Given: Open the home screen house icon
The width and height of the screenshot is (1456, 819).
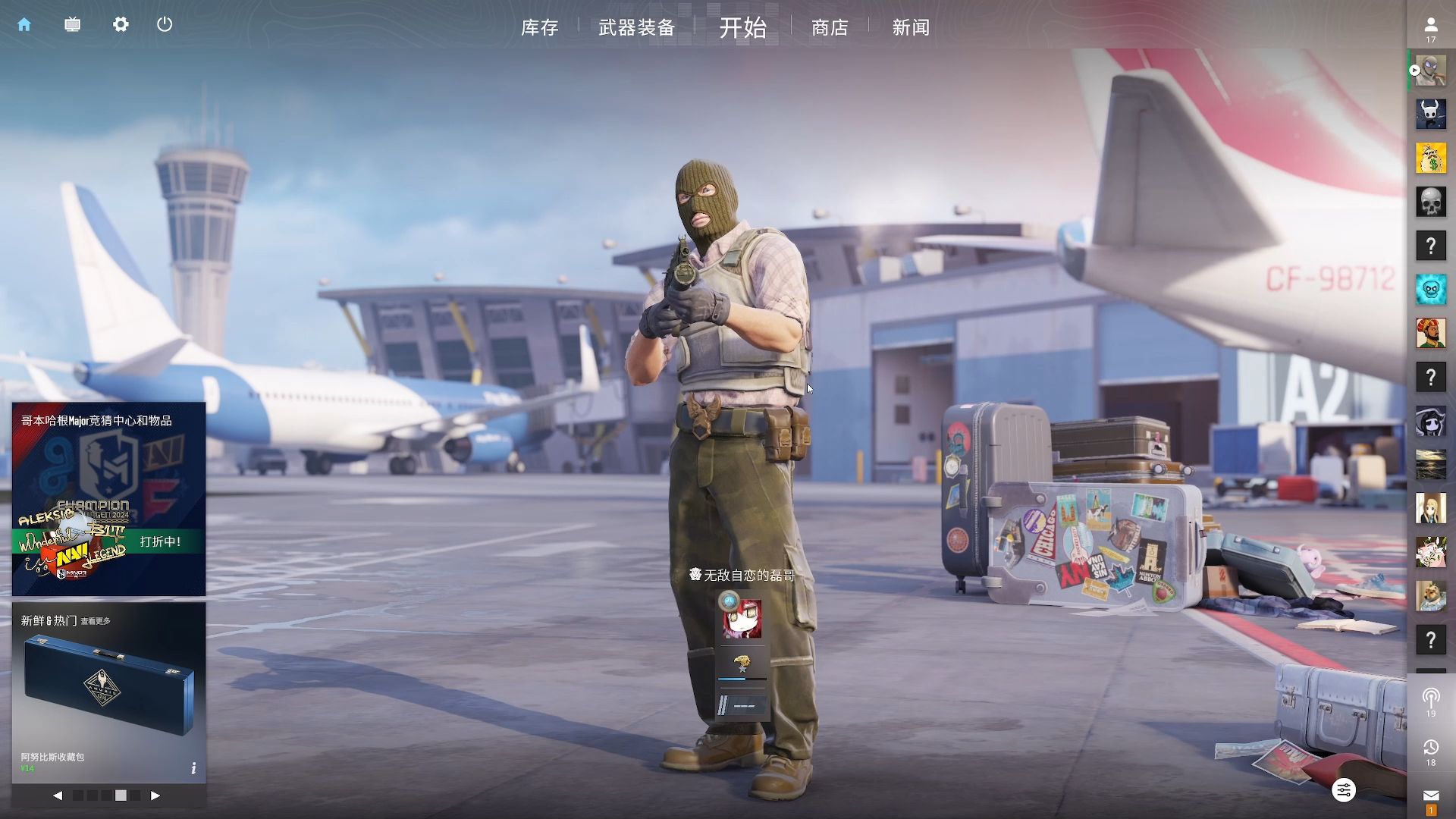Looking at the screenshot, I should (x=25, y=25).
